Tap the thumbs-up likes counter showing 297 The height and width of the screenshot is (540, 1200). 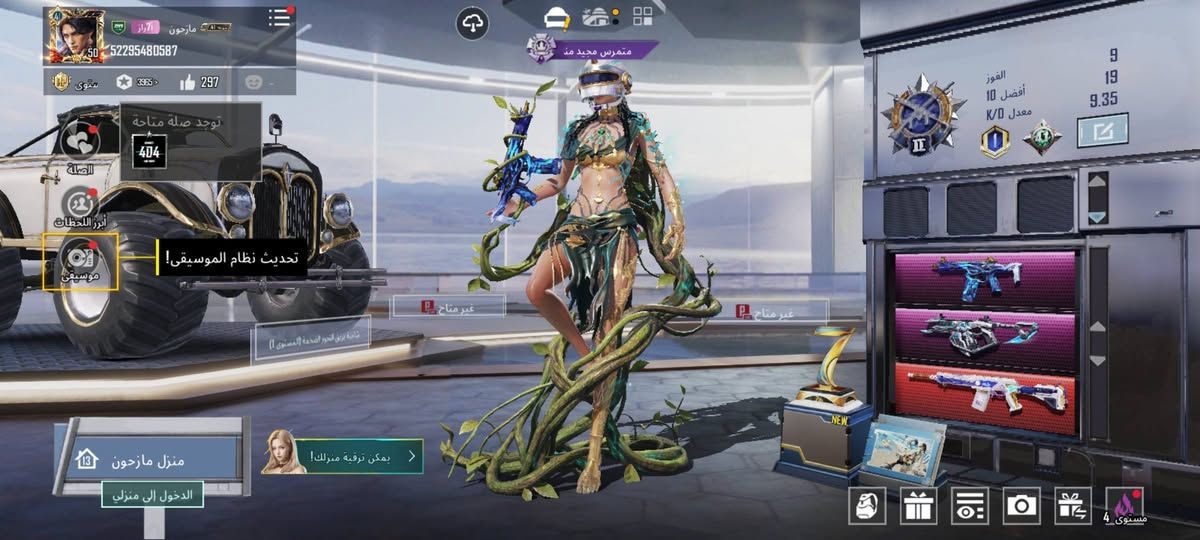pos(200,82)
